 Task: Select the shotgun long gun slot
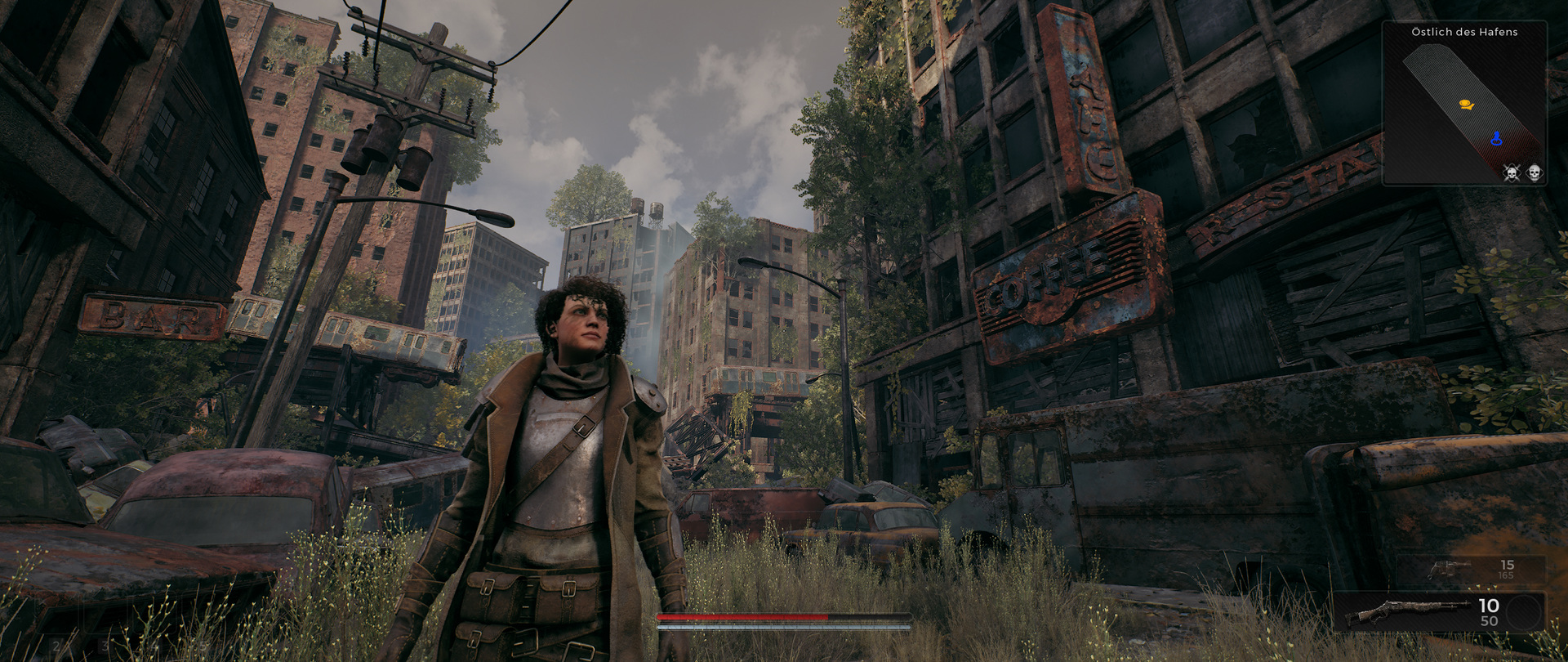[1405, 613]
